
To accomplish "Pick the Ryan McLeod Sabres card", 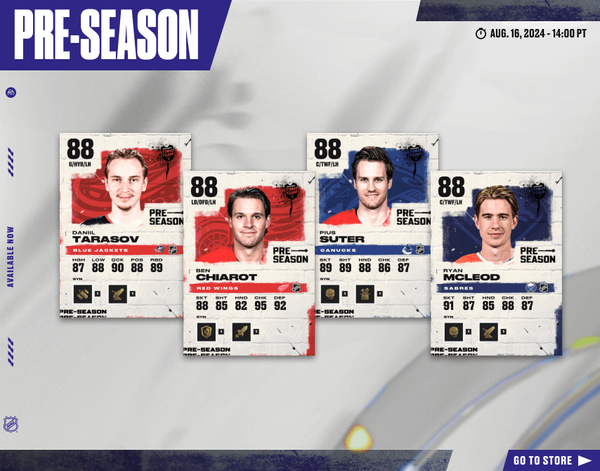I will point(496,262).
